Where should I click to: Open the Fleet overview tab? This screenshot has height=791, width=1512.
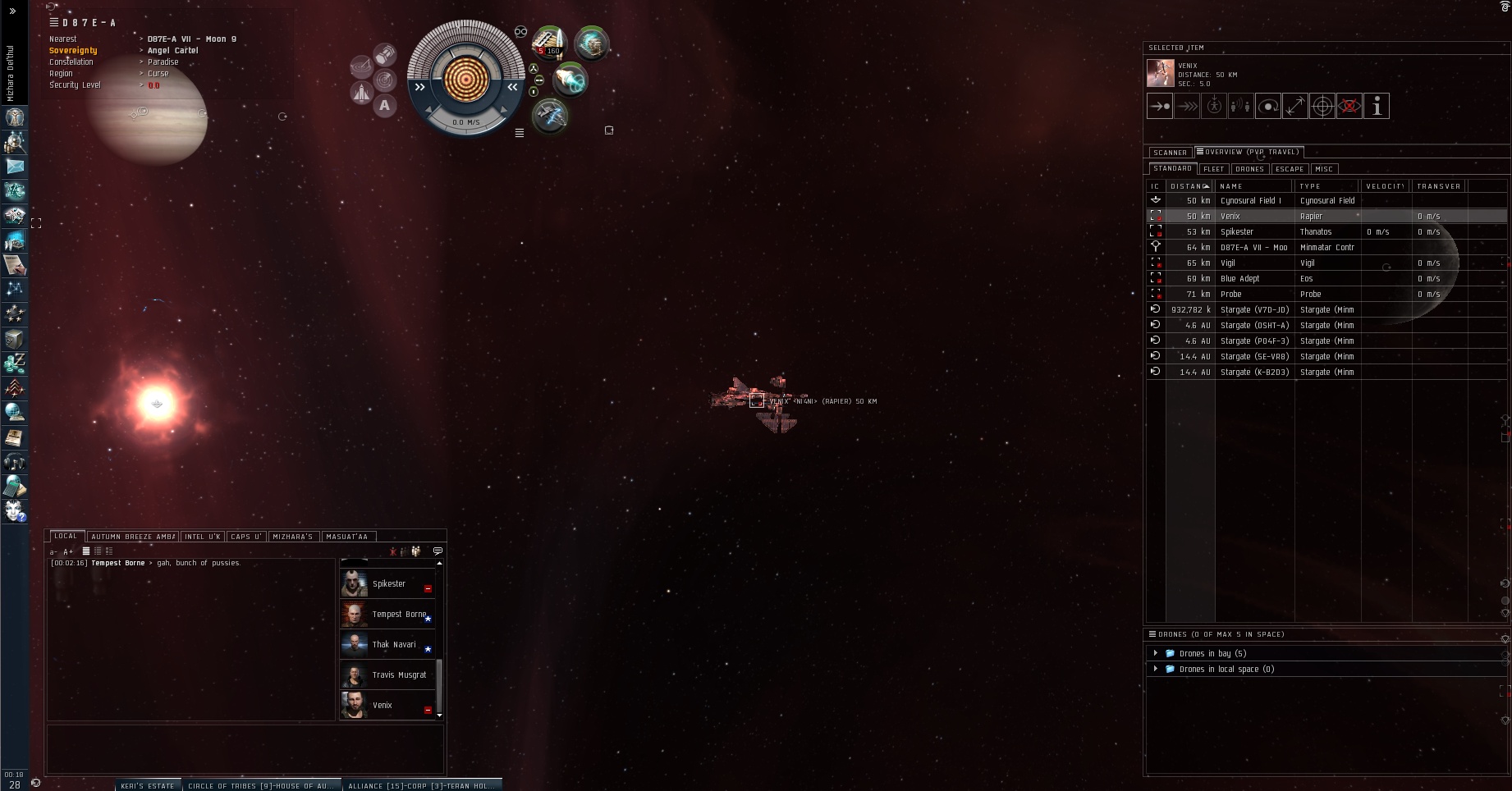[x=1213, y=169]
